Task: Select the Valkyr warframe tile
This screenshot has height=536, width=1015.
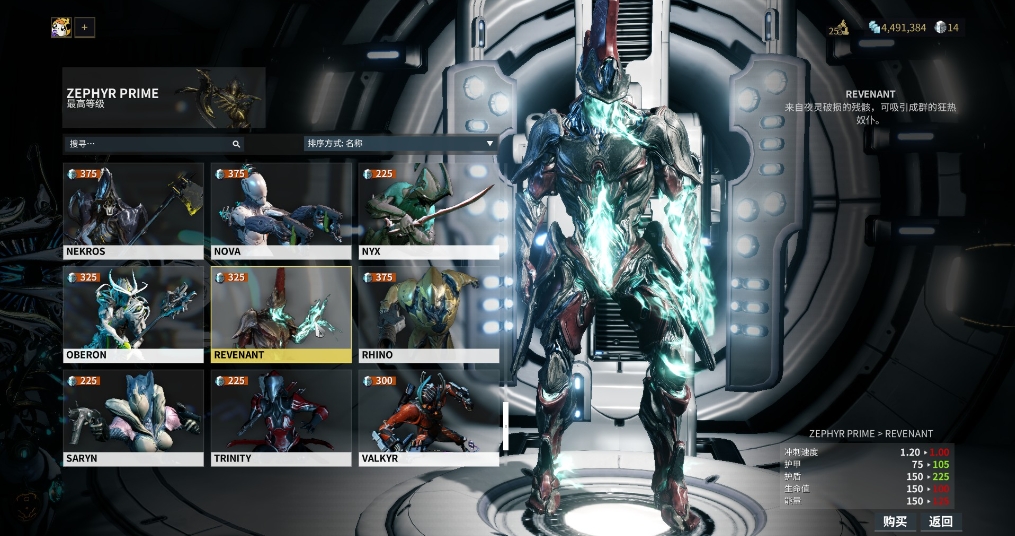Action: click(428, 418)
